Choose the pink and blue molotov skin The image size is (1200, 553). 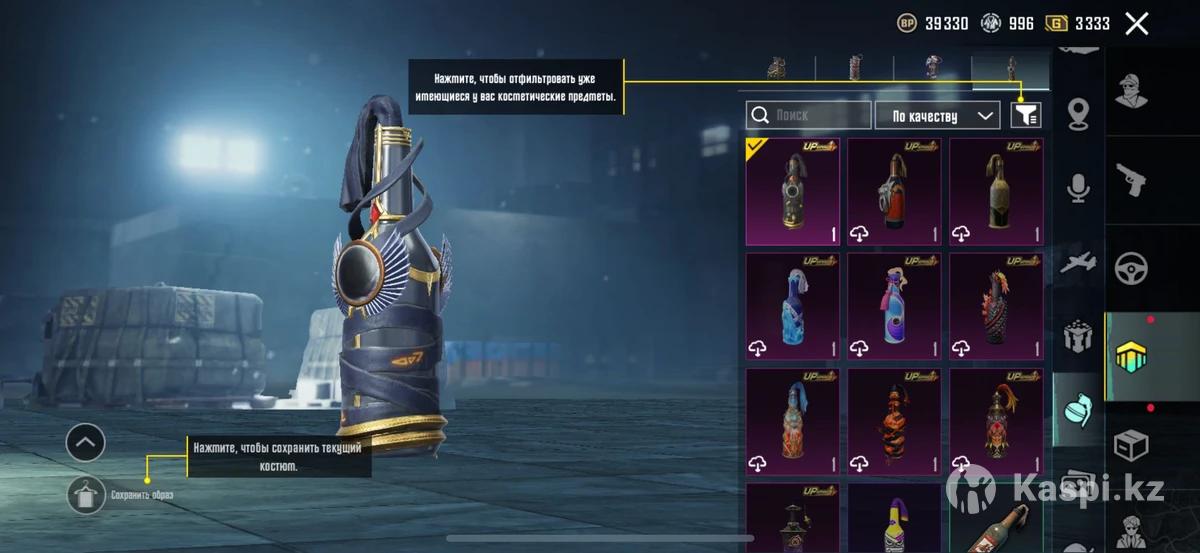[895, 306]
